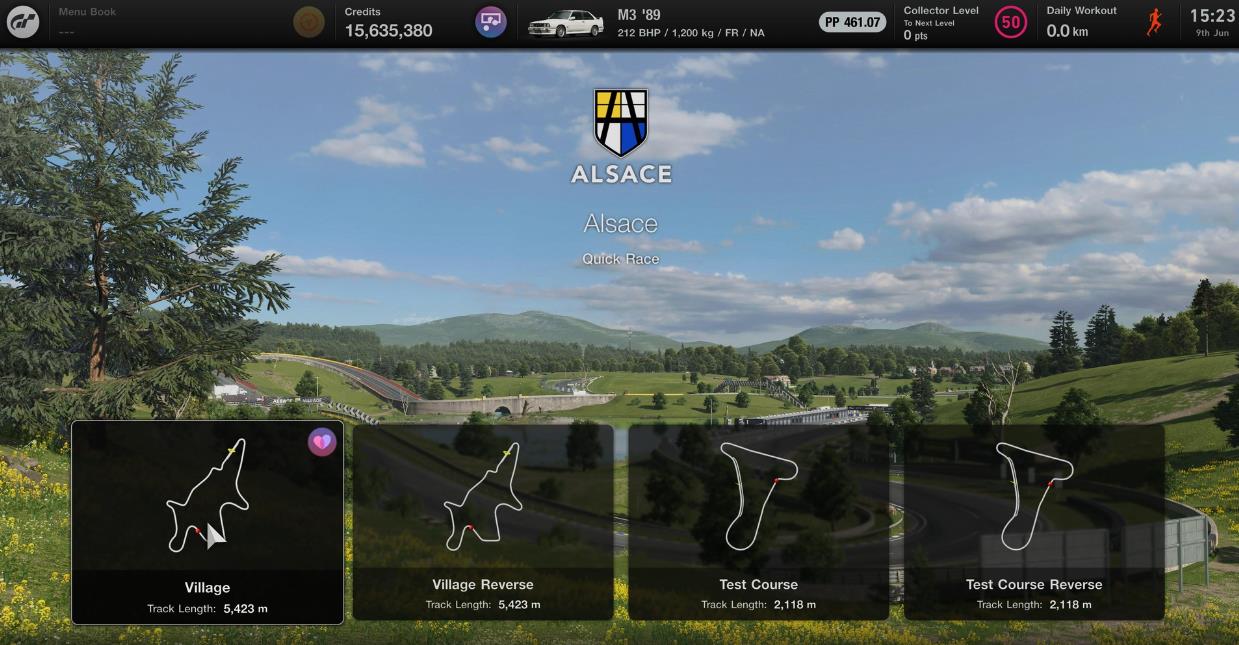Viewport: 1239px width, 645px height.
Task: Click the Credits balance display
Action: pos(388,23)
